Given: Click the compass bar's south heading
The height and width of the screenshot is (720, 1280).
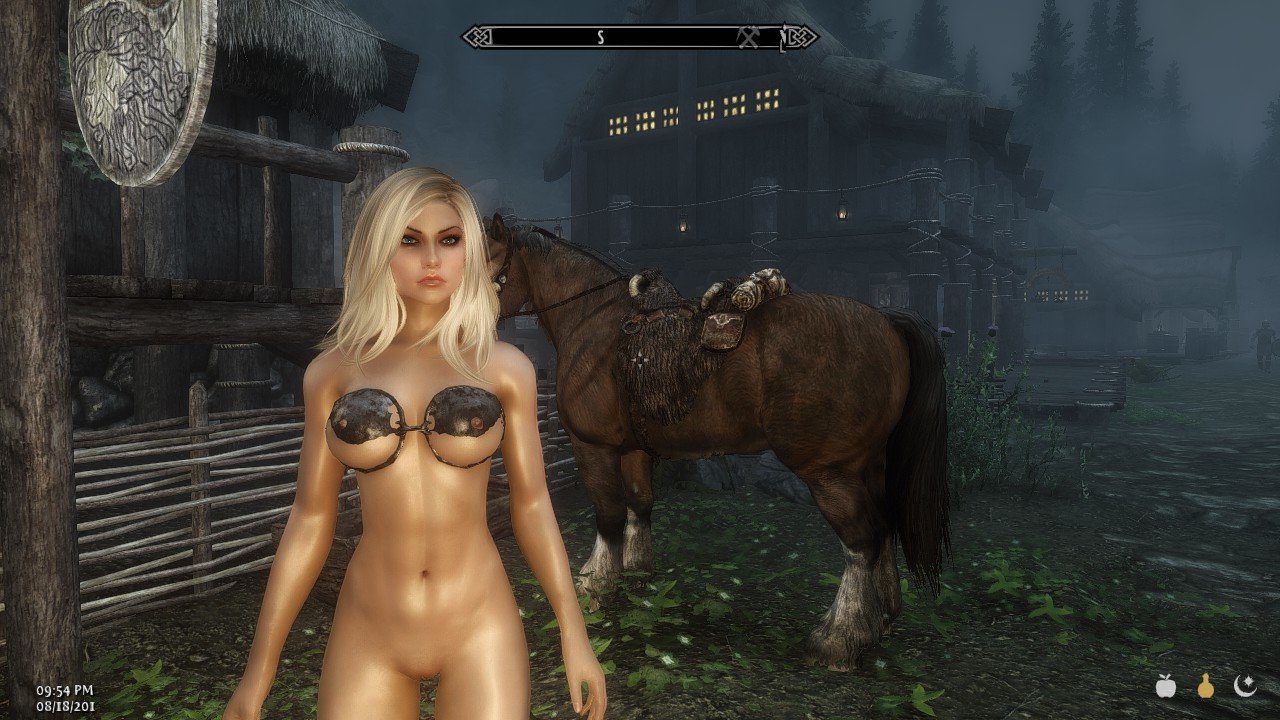Looking at the screenshot, I should pos(600,37).
